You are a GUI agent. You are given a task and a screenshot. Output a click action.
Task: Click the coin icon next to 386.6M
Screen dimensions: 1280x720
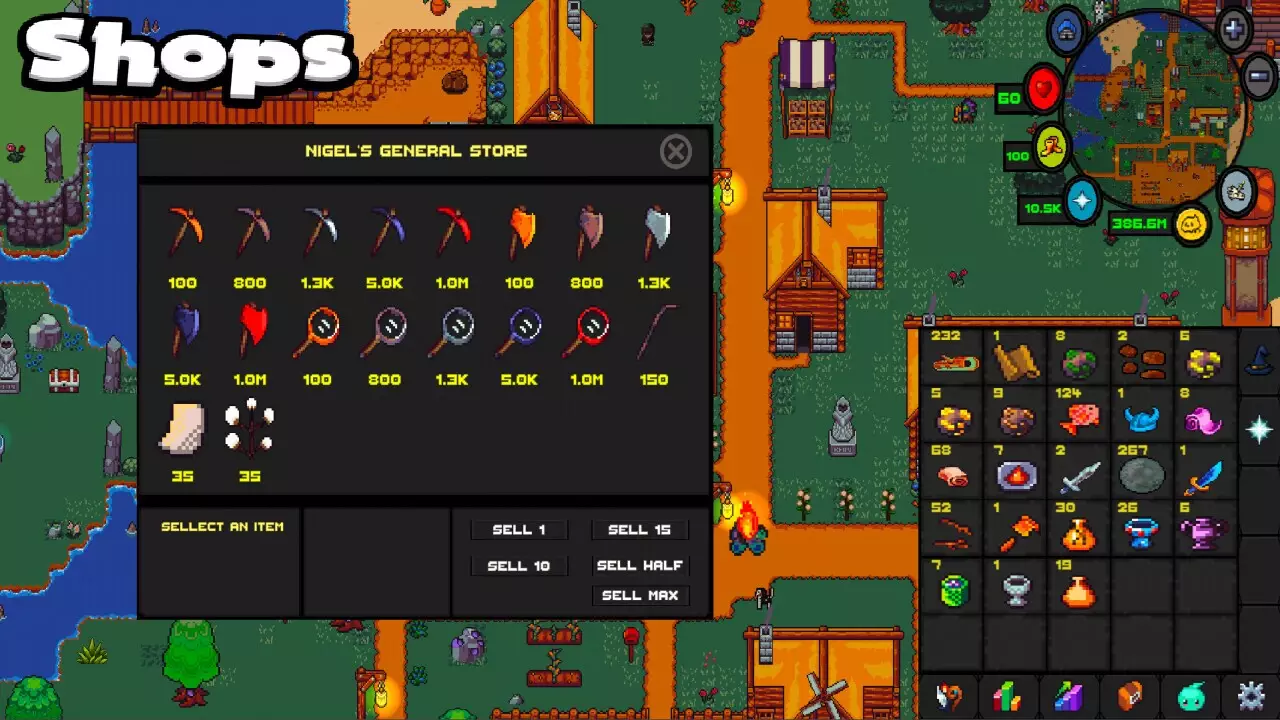[x=1190, y=224]
